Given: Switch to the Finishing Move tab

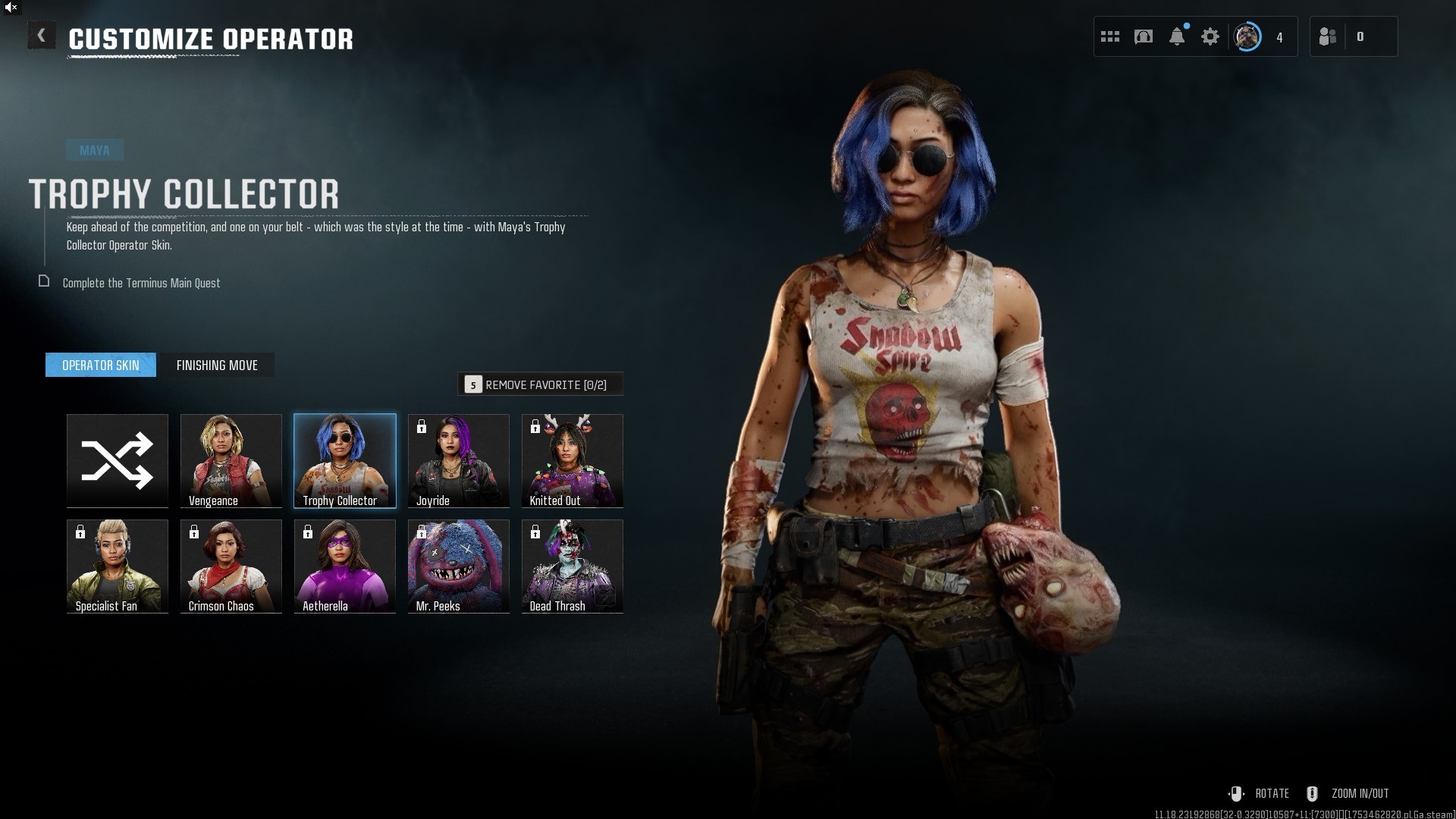Looking at the screenshot, I should (x=217, y=365).
